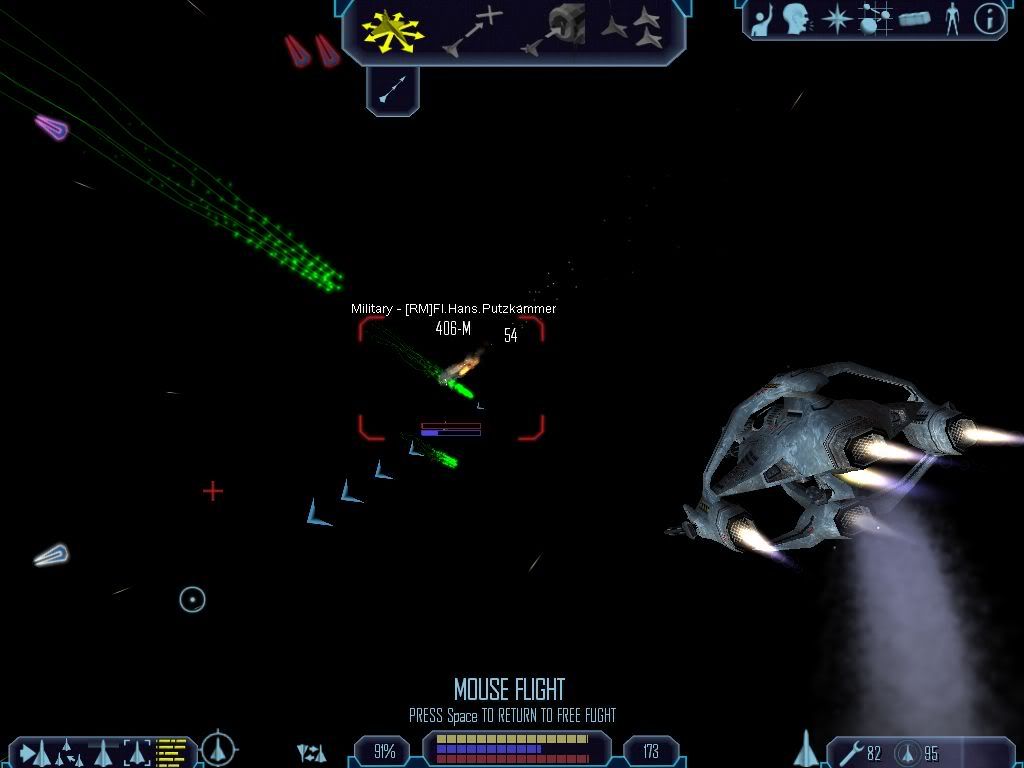Select the Free Flight maneuver icon
The image size is (1024, 768).
[392, 30]
